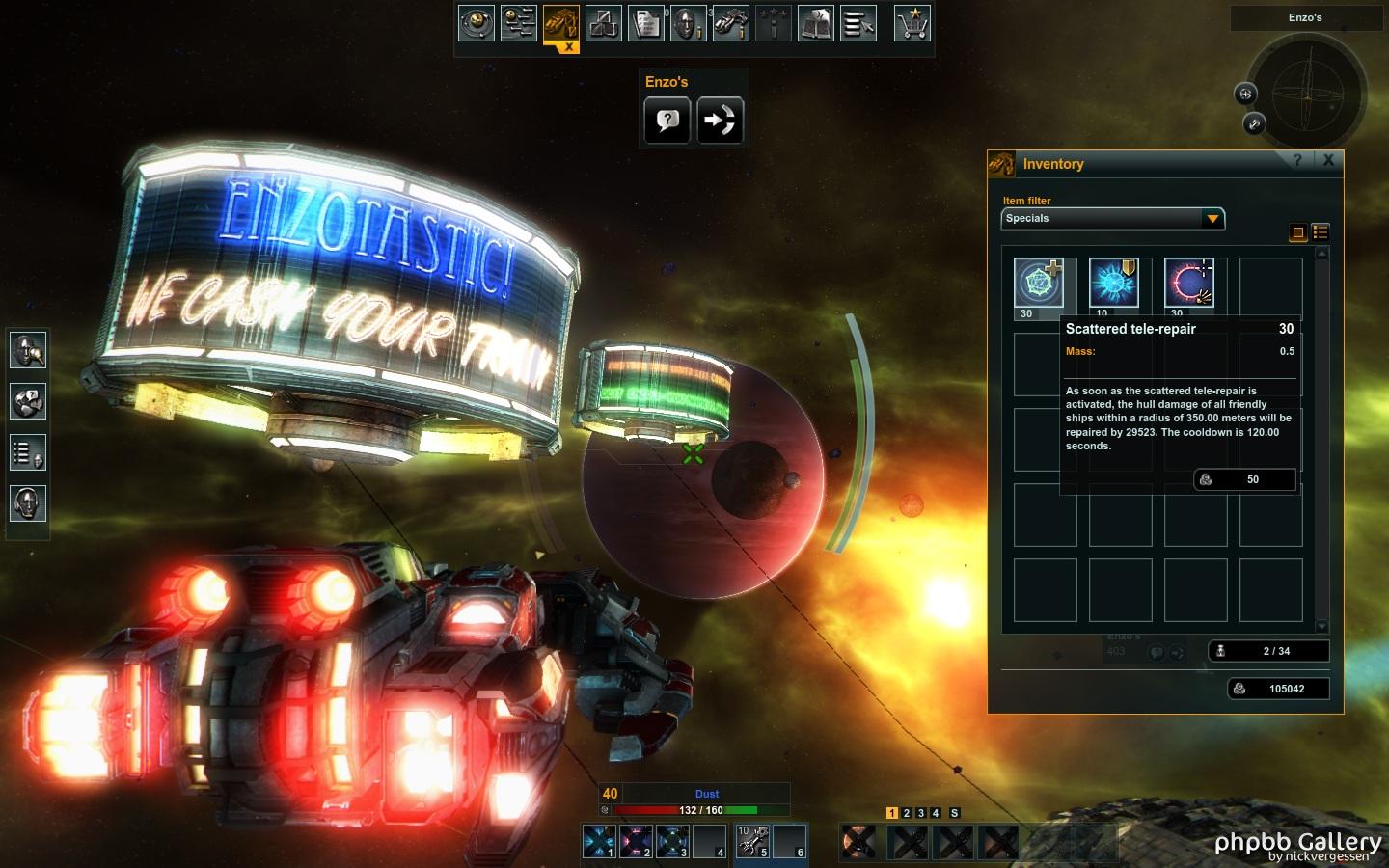The width and height of the screenshot is (1389, 868).
Task: Open the shopping cart store
Action: coord(912,23)
